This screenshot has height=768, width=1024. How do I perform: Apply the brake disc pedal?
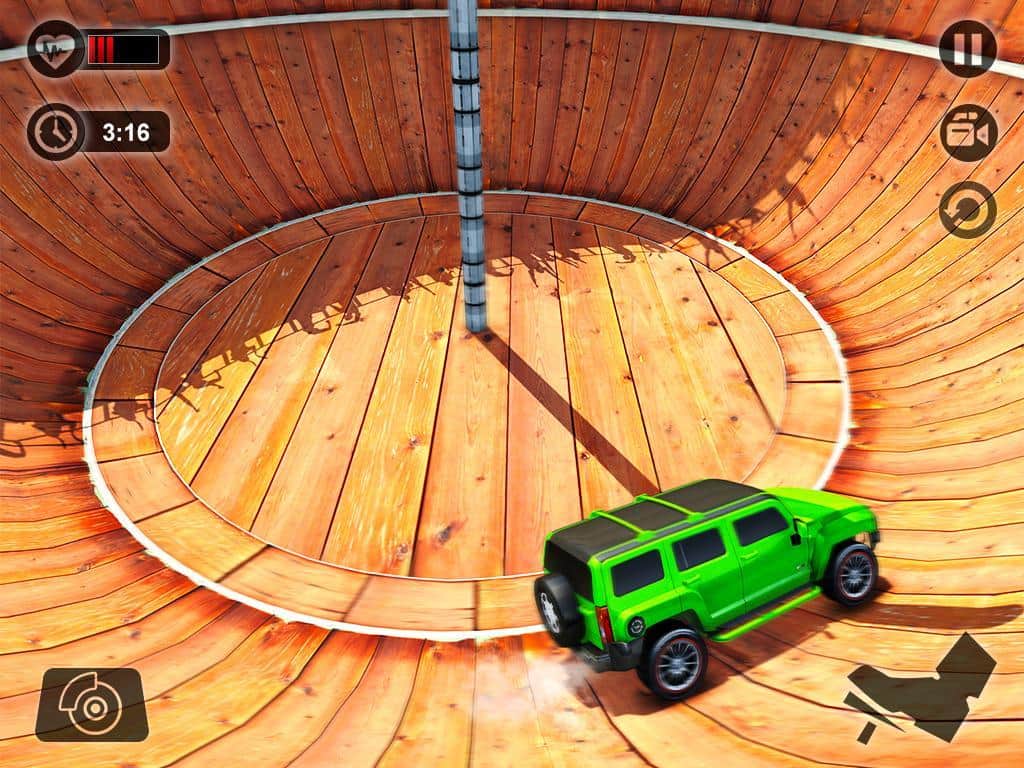[91, 704]
